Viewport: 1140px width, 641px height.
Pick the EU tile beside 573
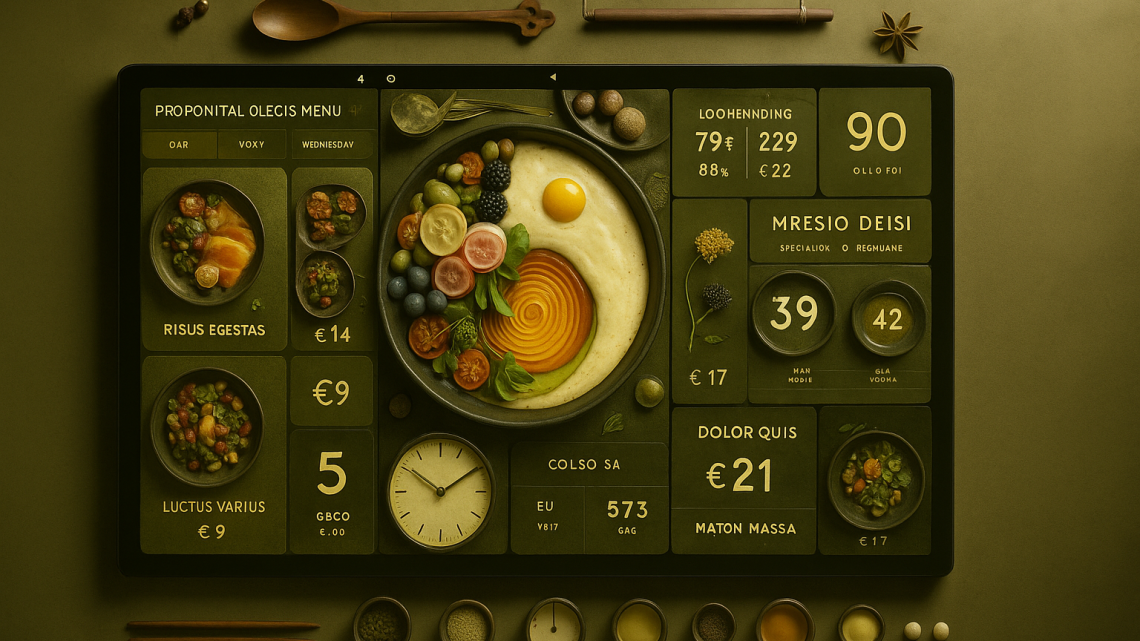546,516
